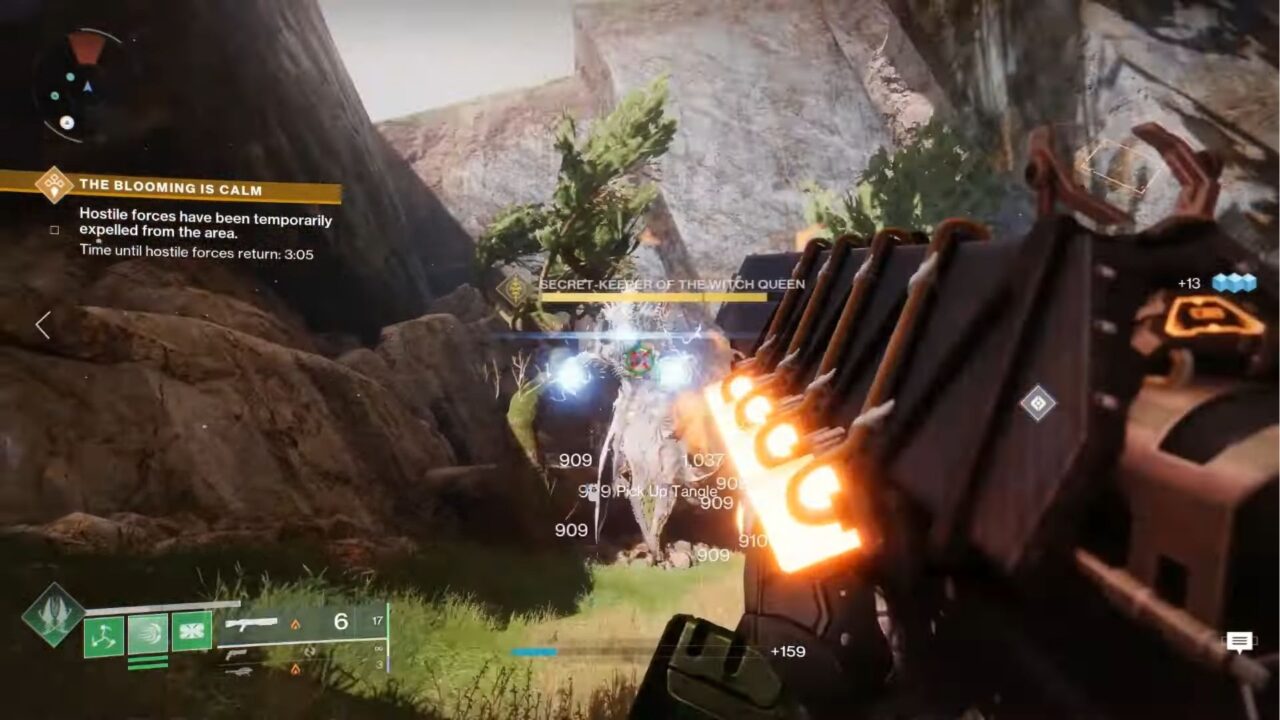This screenshot has height=720, width=1280.
Task: Activate the grapple grenade ability icon
Action: (x=148, y=633)
